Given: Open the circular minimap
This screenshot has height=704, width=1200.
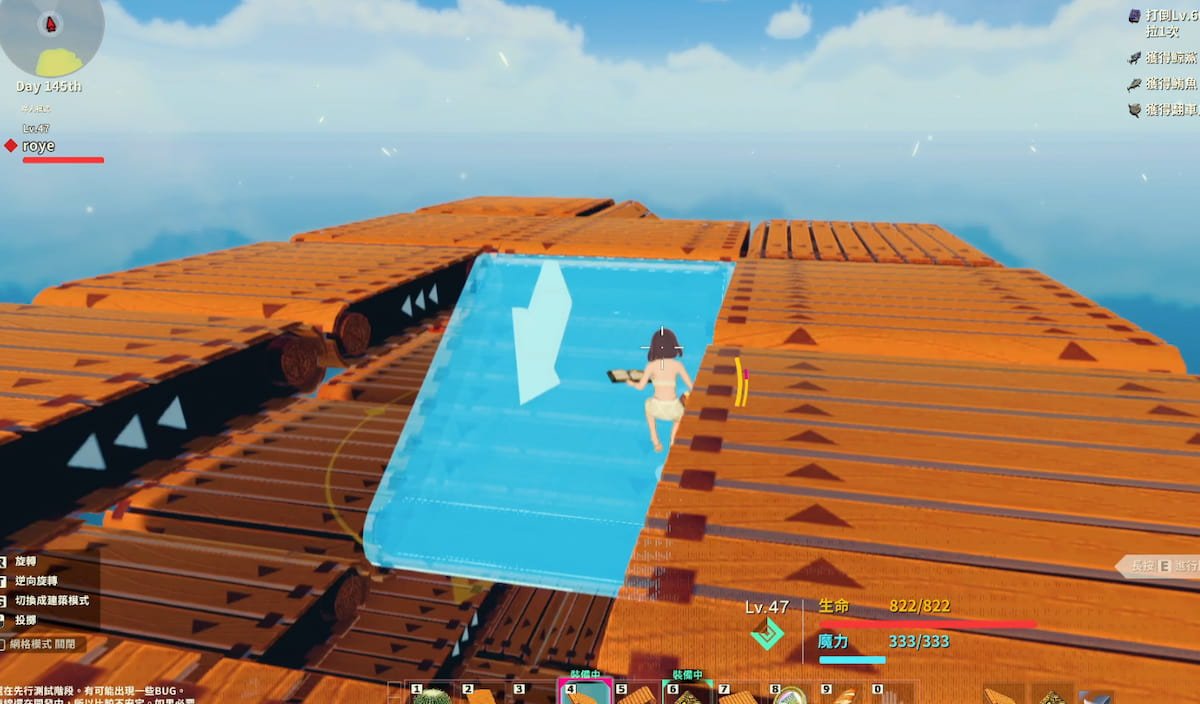Looking at the screenshot, I should pyautogui.click(x=48, y=36).
